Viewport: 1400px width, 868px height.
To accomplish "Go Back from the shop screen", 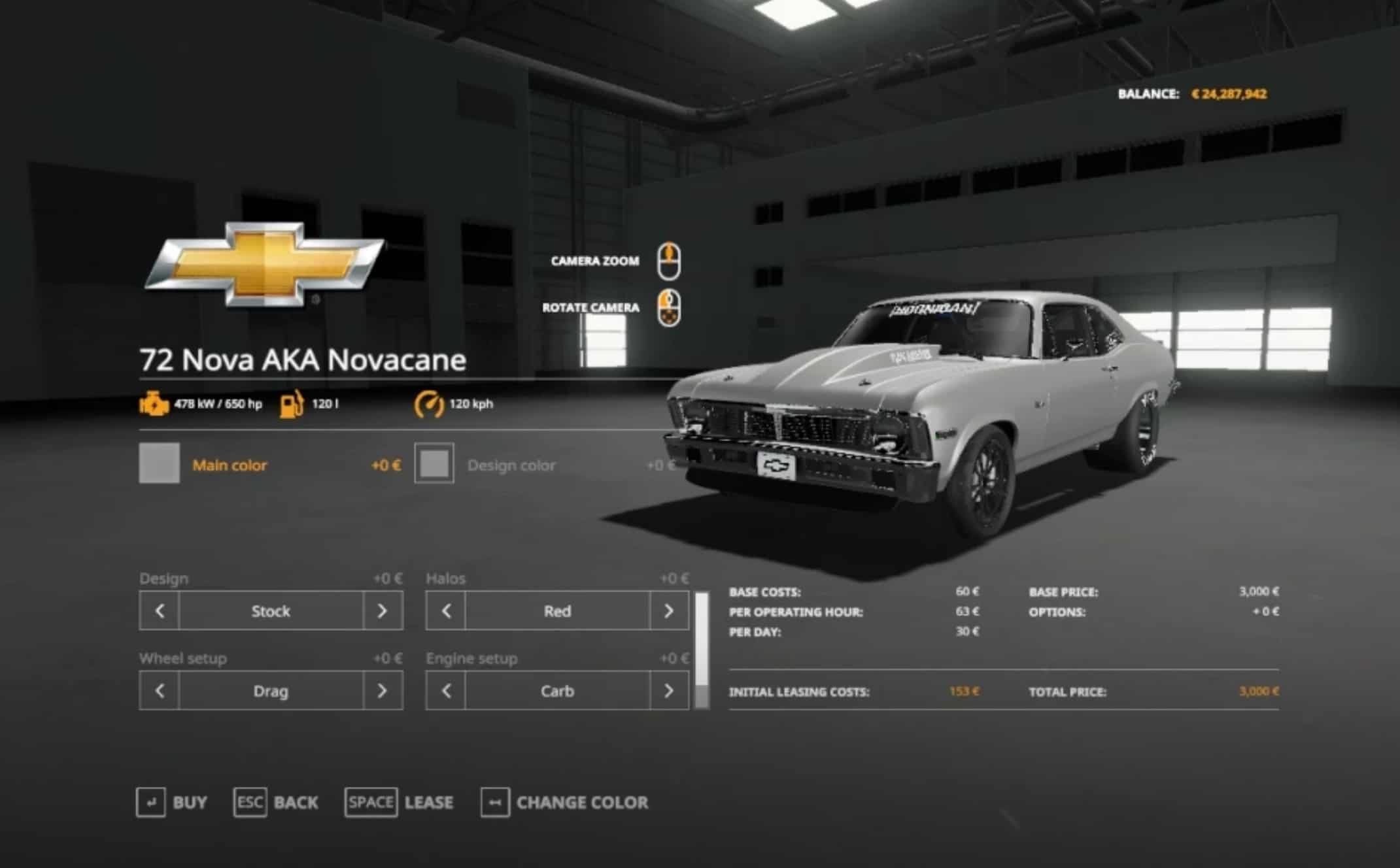I will pos(276,803).
